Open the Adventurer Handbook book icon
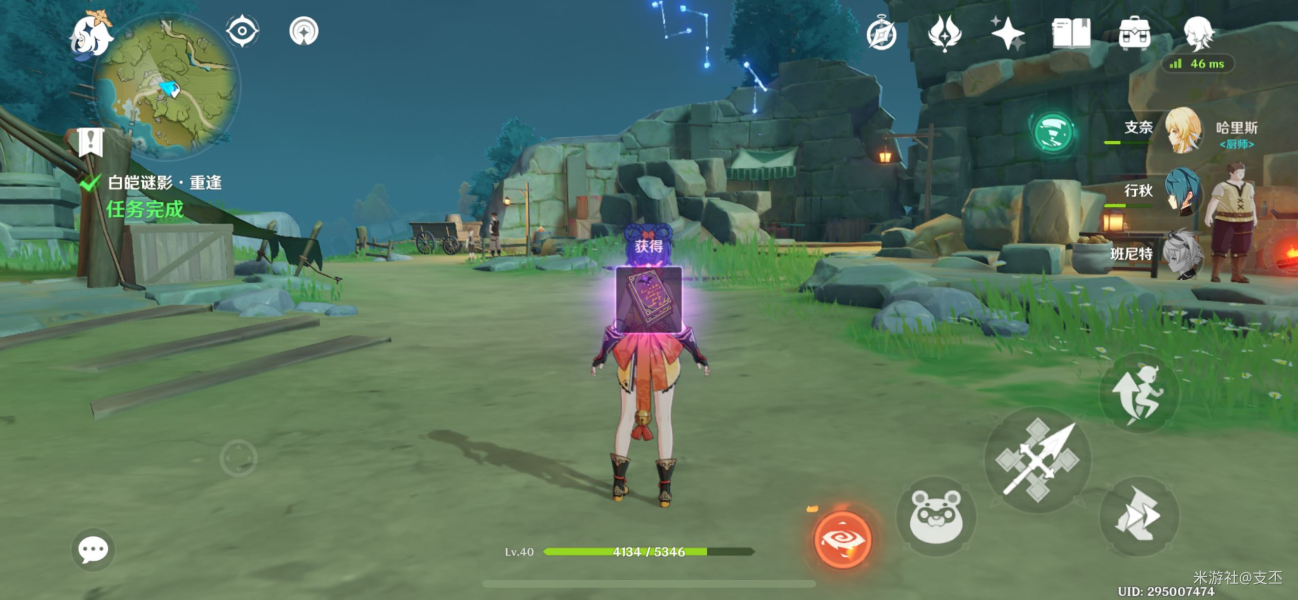Image resolution: width=1298 pixels, height=600 pixels. pos(1071,34)
